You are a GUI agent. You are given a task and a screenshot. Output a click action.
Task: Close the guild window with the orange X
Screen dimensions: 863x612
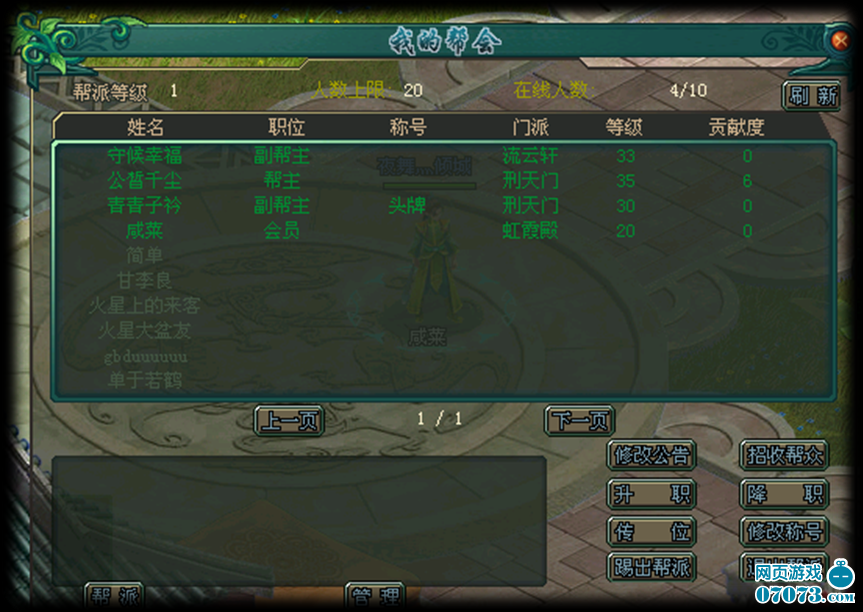click(x=840, y=41)
